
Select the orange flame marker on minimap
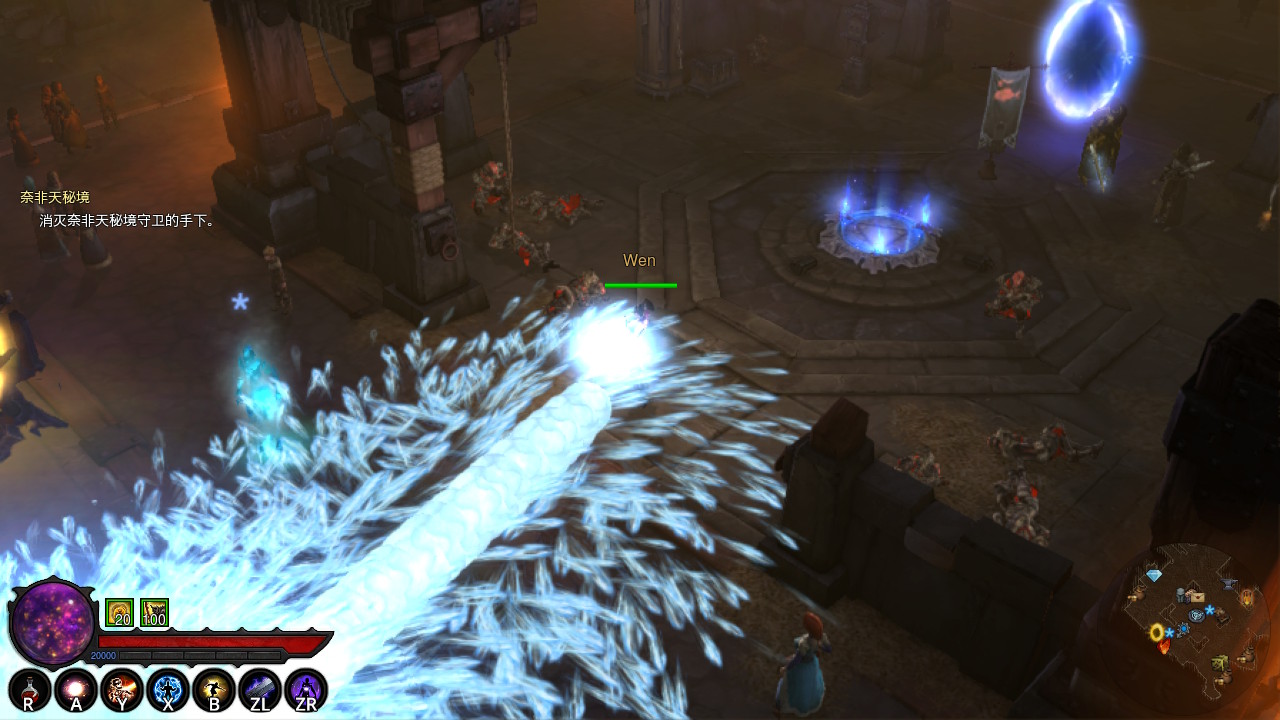1164,648
